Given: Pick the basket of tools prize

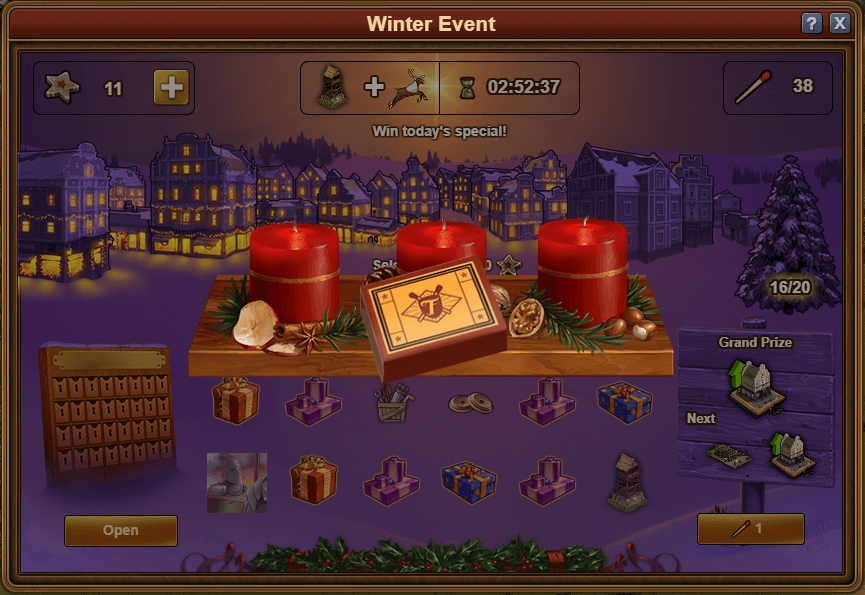Looking at the screenshot, I should point(393,402).
